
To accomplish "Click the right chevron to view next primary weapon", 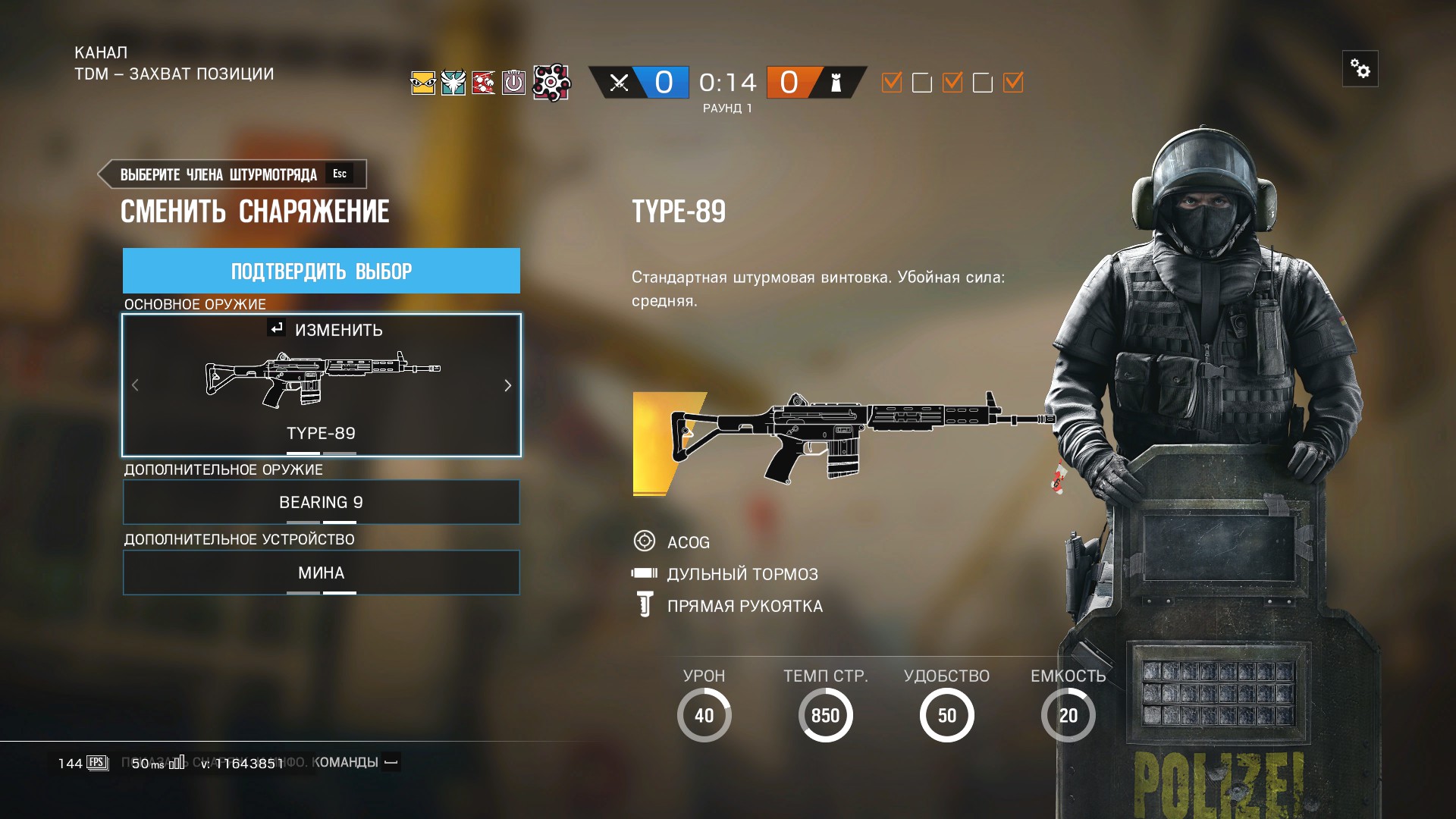I will (x=508, y=385).
